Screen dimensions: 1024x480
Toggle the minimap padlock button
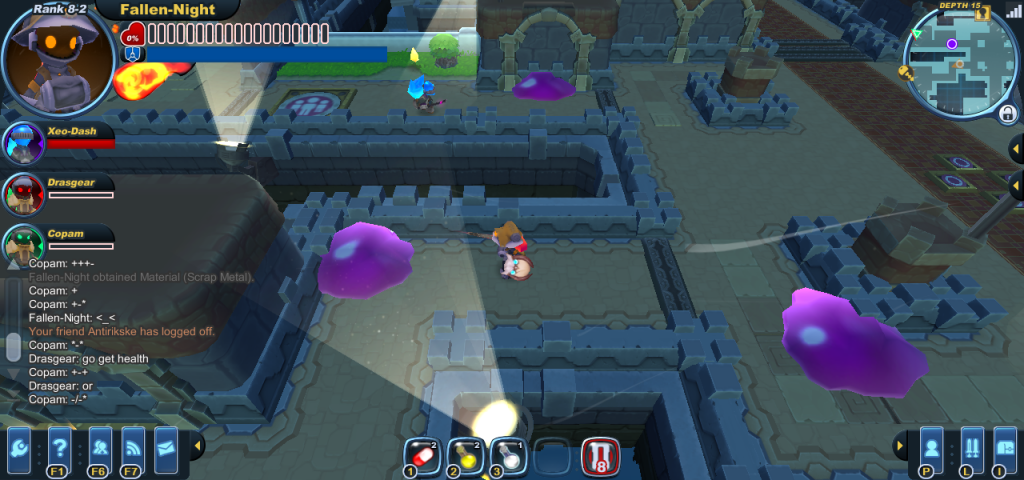pyautogui.click(x=1007, y=113)
